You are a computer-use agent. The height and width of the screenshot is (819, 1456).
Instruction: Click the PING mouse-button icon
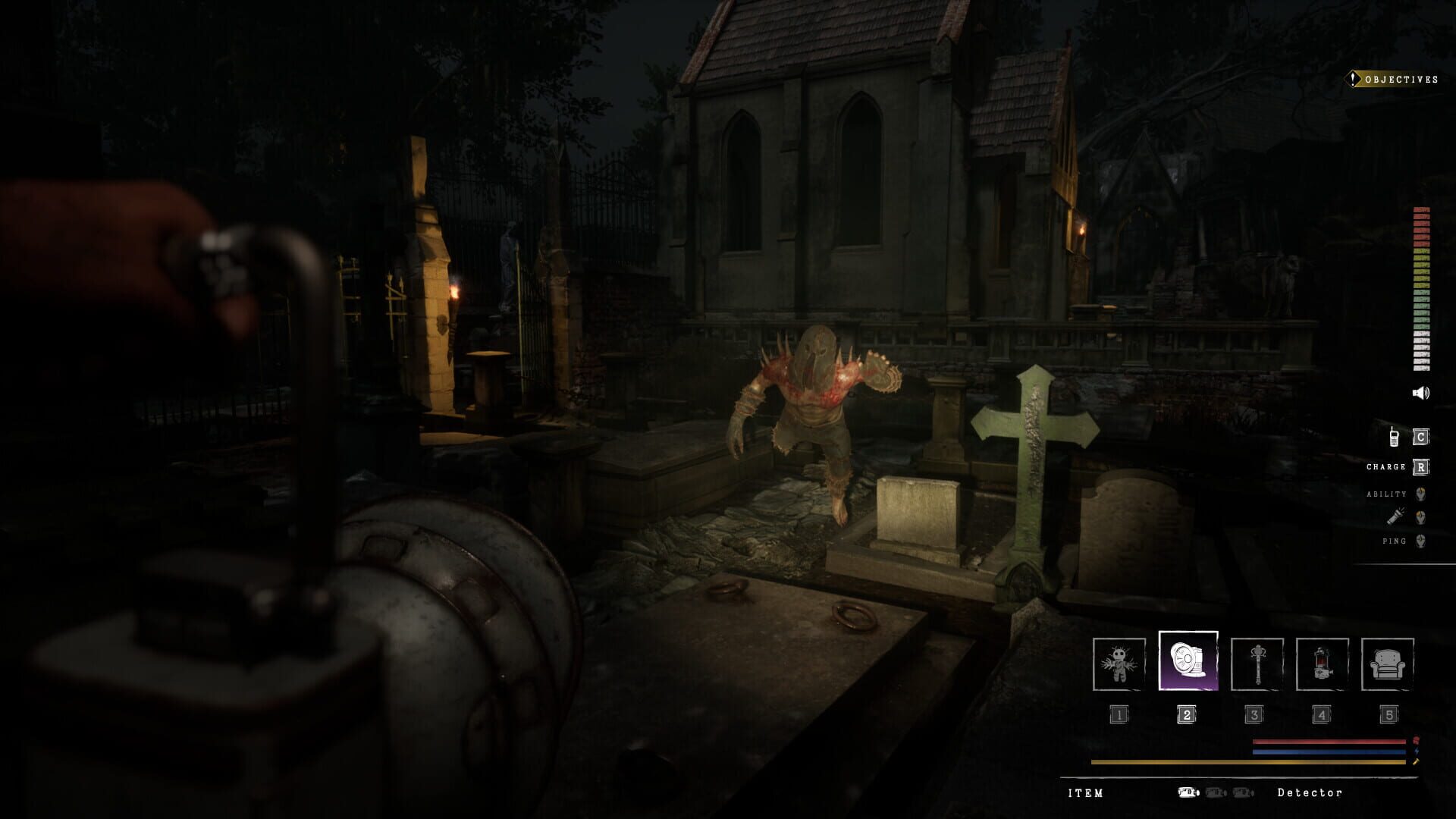coord(1420,540)
